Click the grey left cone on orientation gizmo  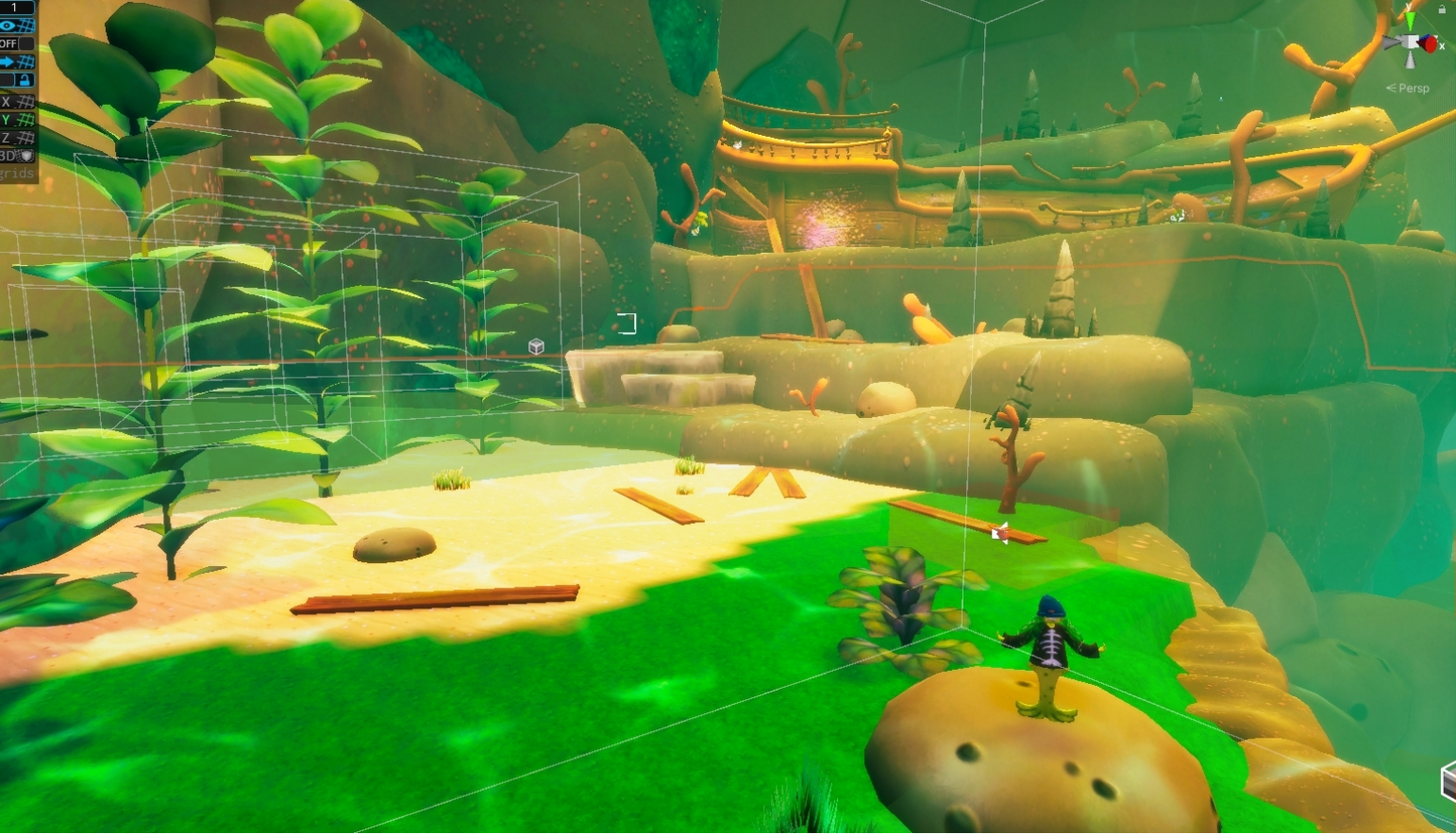[x=1391, y=42]
